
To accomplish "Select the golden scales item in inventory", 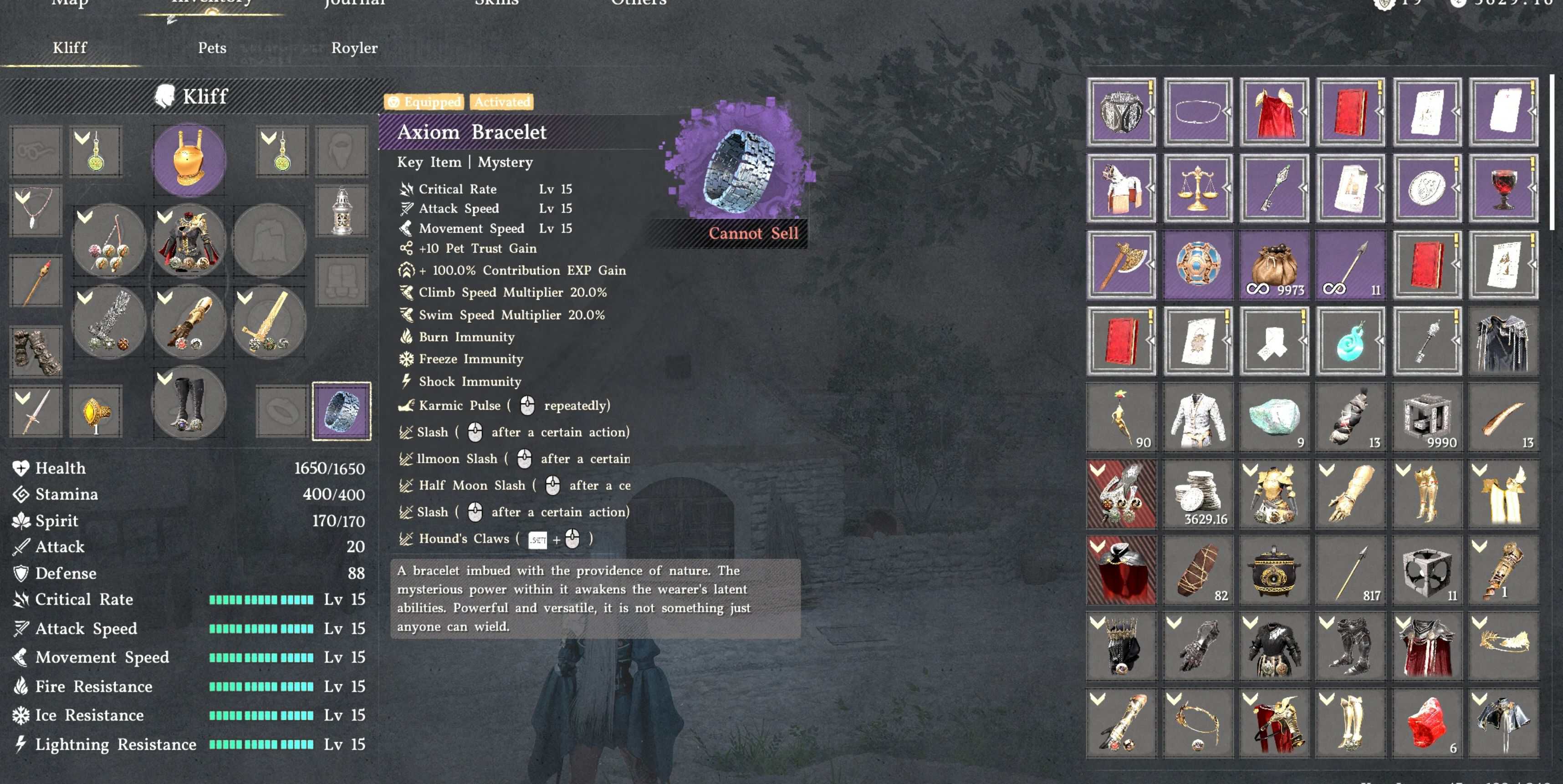I will 1197,188.
